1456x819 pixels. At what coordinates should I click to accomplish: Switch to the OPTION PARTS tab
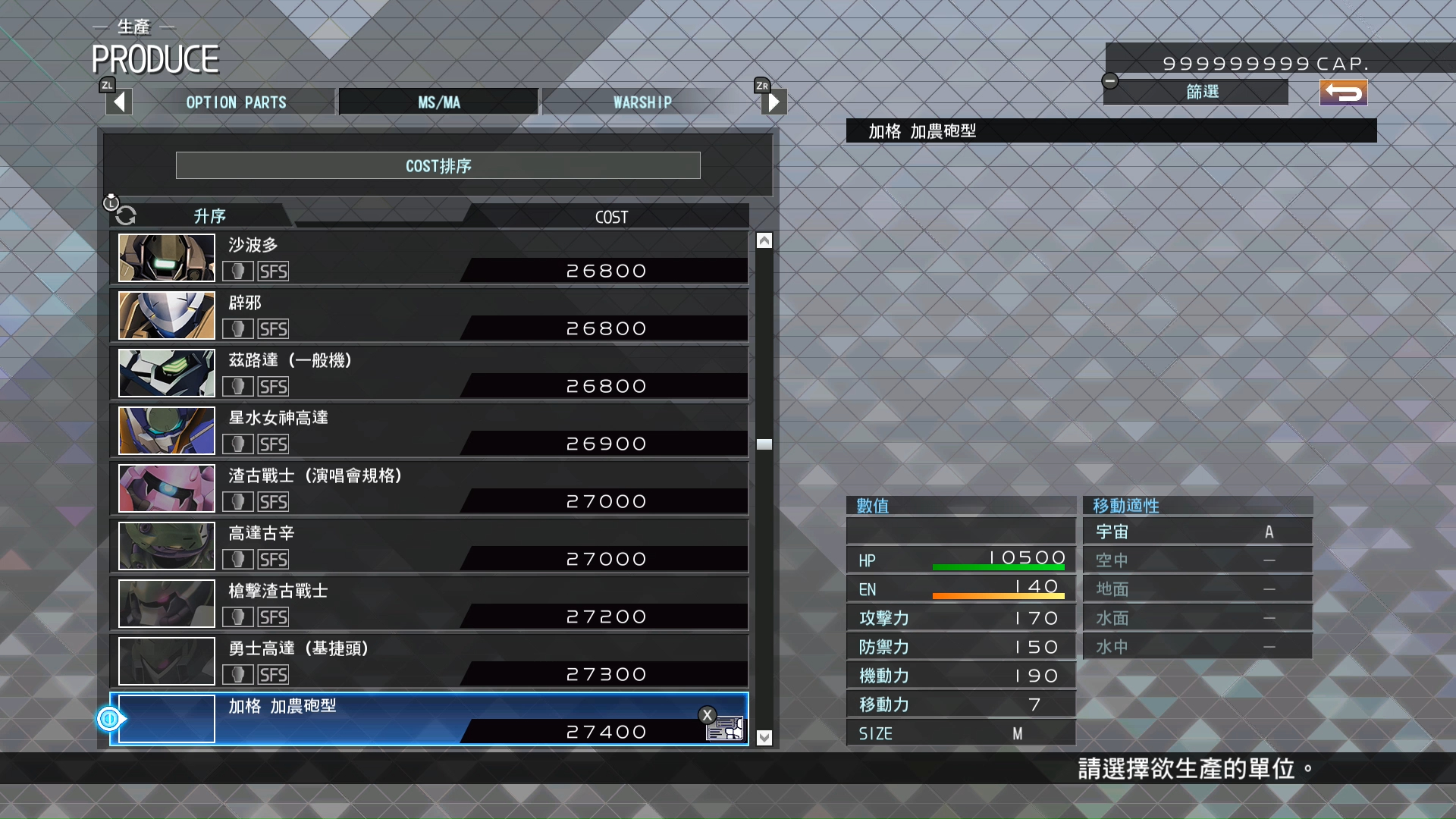coord(237,101)
